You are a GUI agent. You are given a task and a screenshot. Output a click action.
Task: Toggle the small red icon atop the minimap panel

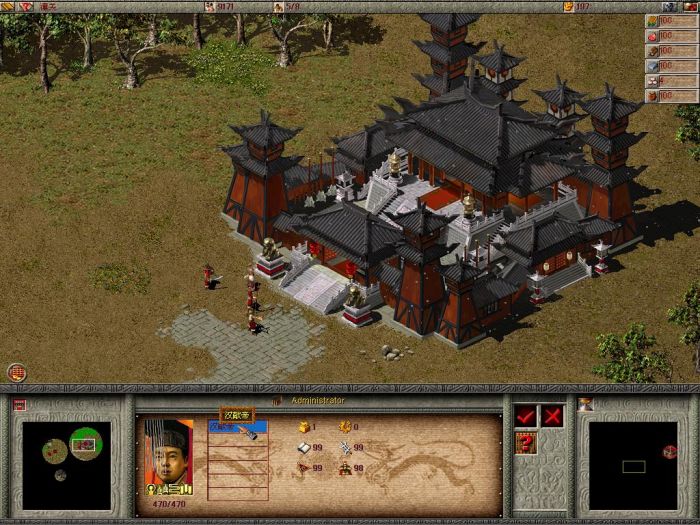(19, 405)
